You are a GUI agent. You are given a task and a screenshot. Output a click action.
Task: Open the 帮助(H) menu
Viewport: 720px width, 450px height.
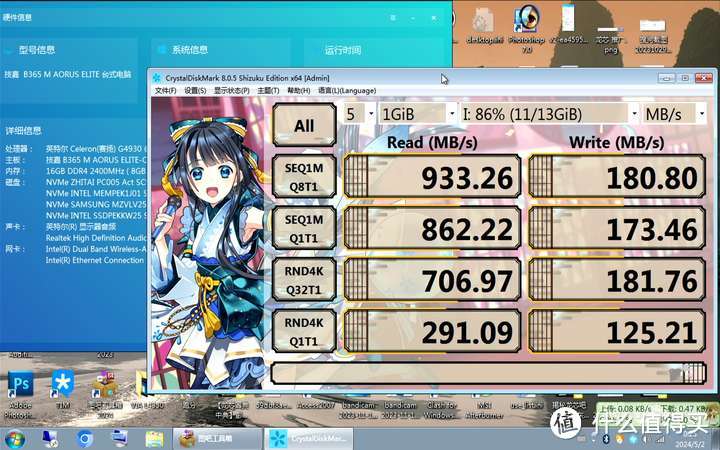[297, 91]
